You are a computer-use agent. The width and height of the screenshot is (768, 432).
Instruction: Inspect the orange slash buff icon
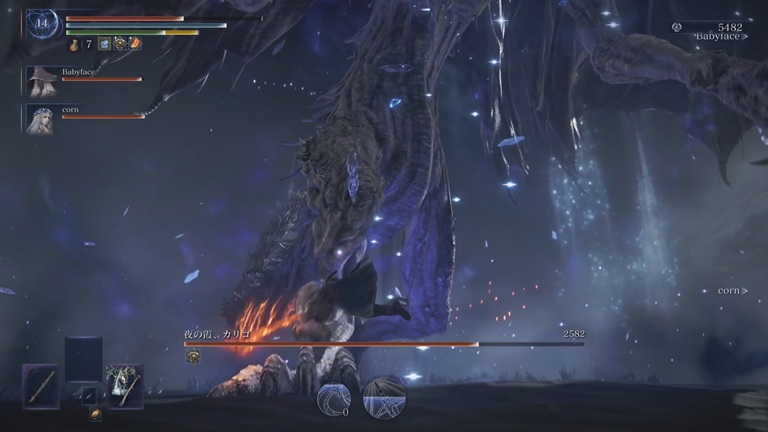point(135,44)
